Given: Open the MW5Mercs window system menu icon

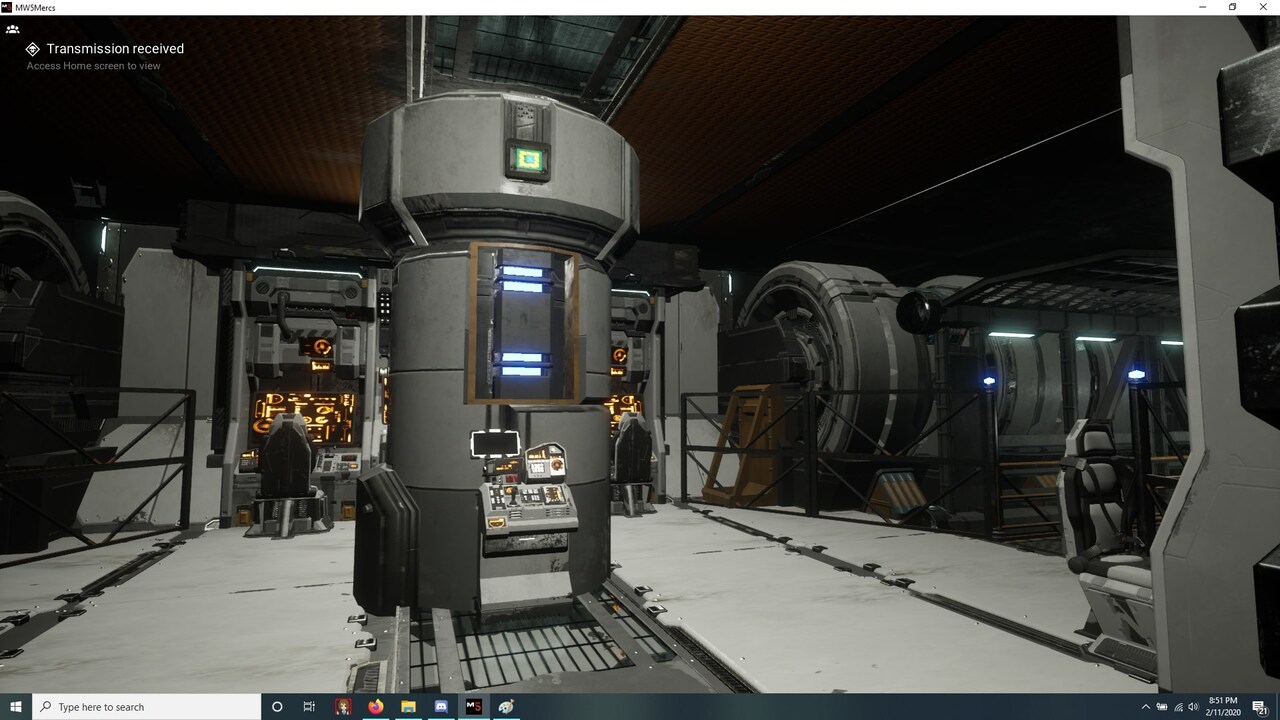Looking at the screenshot, I should pyautogui.click(x=7, y=7).
